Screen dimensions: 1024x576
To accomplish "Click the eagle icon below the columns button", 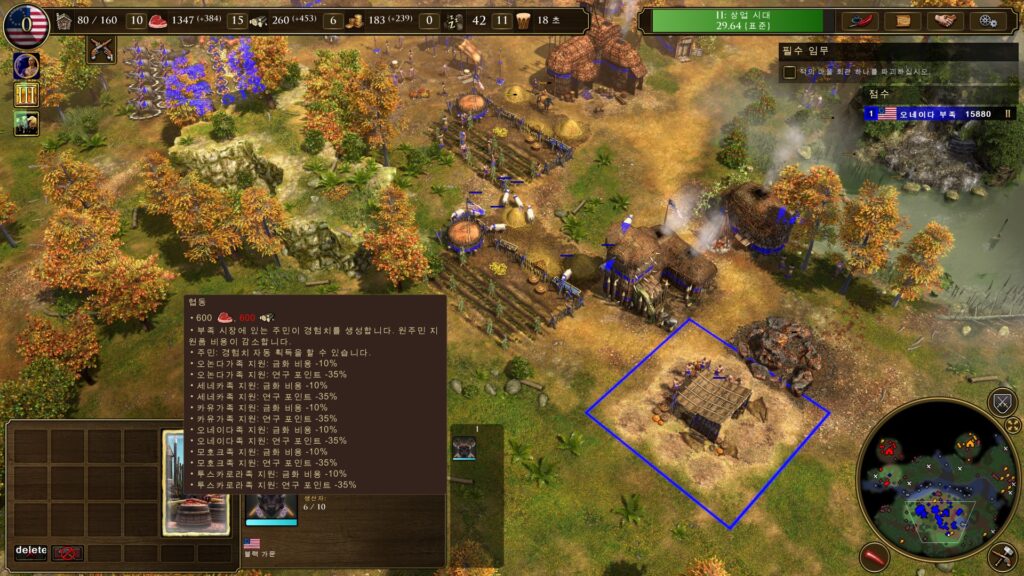I will click(x=26, y=123).
